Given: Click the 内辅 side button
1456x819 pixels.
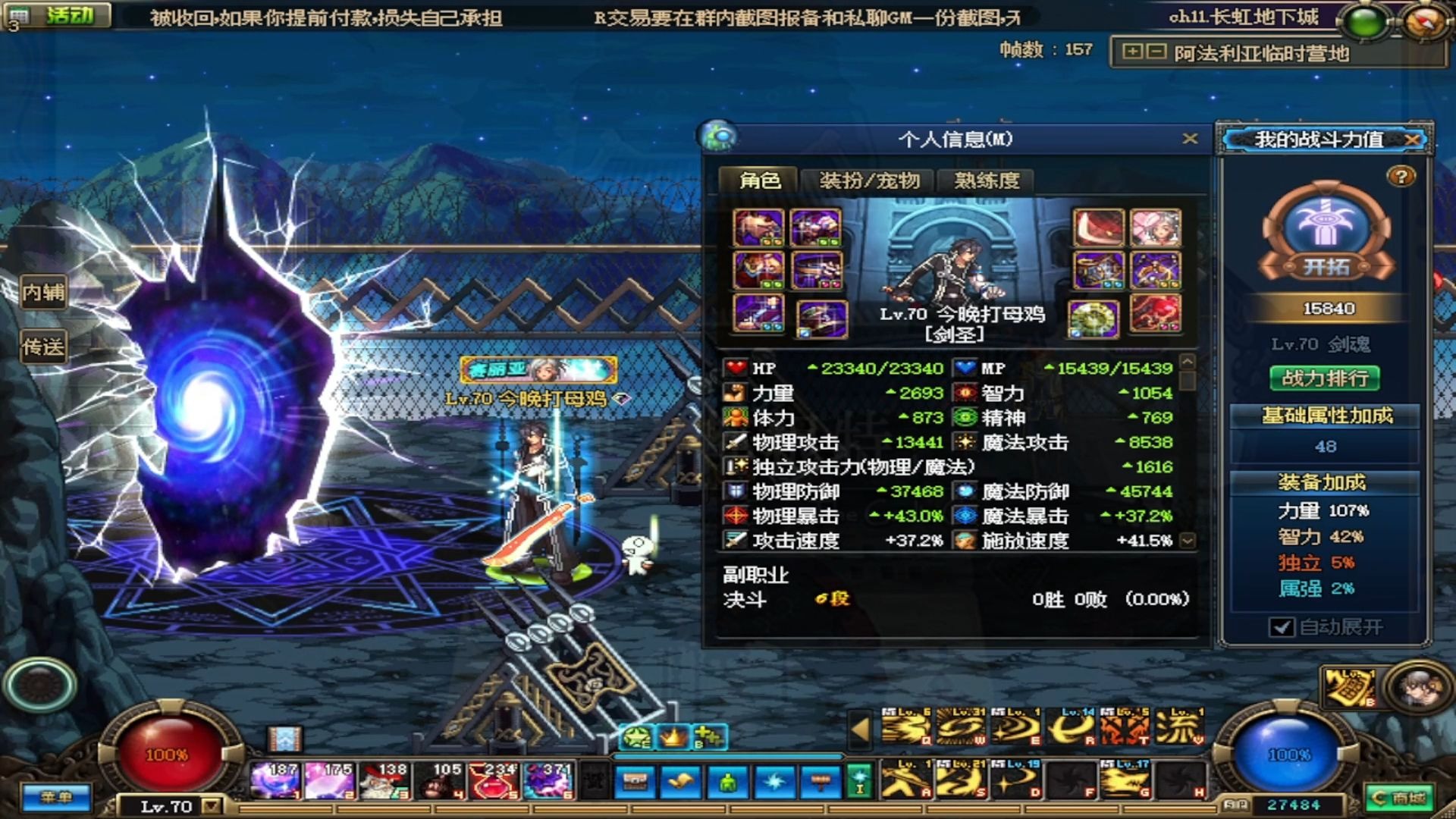Looking at the screenshot, I should point(43,292).
